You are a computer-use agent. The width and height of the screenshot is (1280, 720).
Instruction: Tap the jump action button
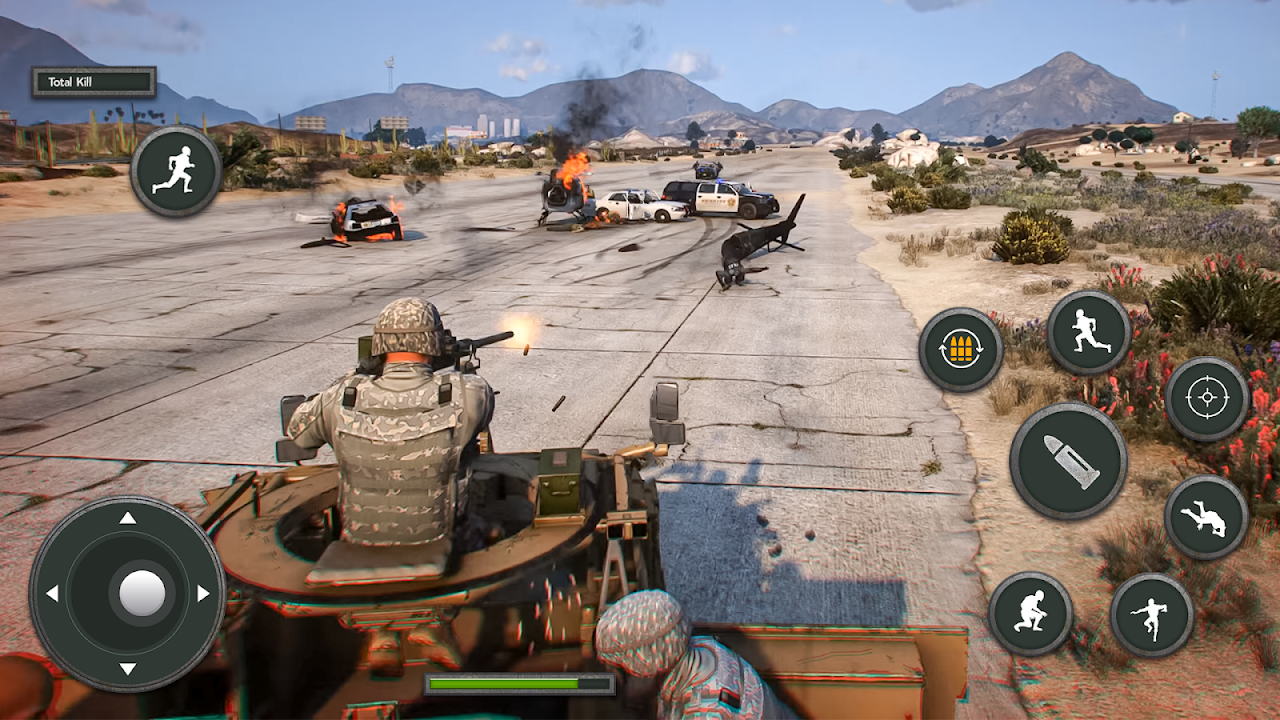pyautogui.click(x=1152, y=614)
